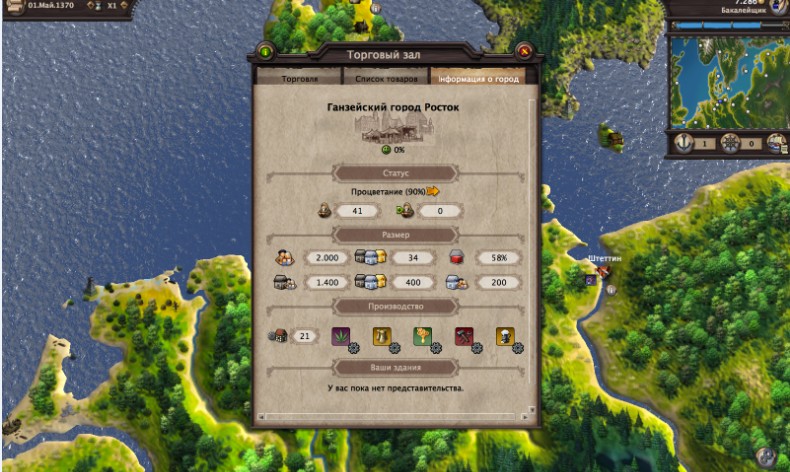This screenshot has width=790, height=472.
Task: Select the beer mug production icon
Action: [382, 336]
